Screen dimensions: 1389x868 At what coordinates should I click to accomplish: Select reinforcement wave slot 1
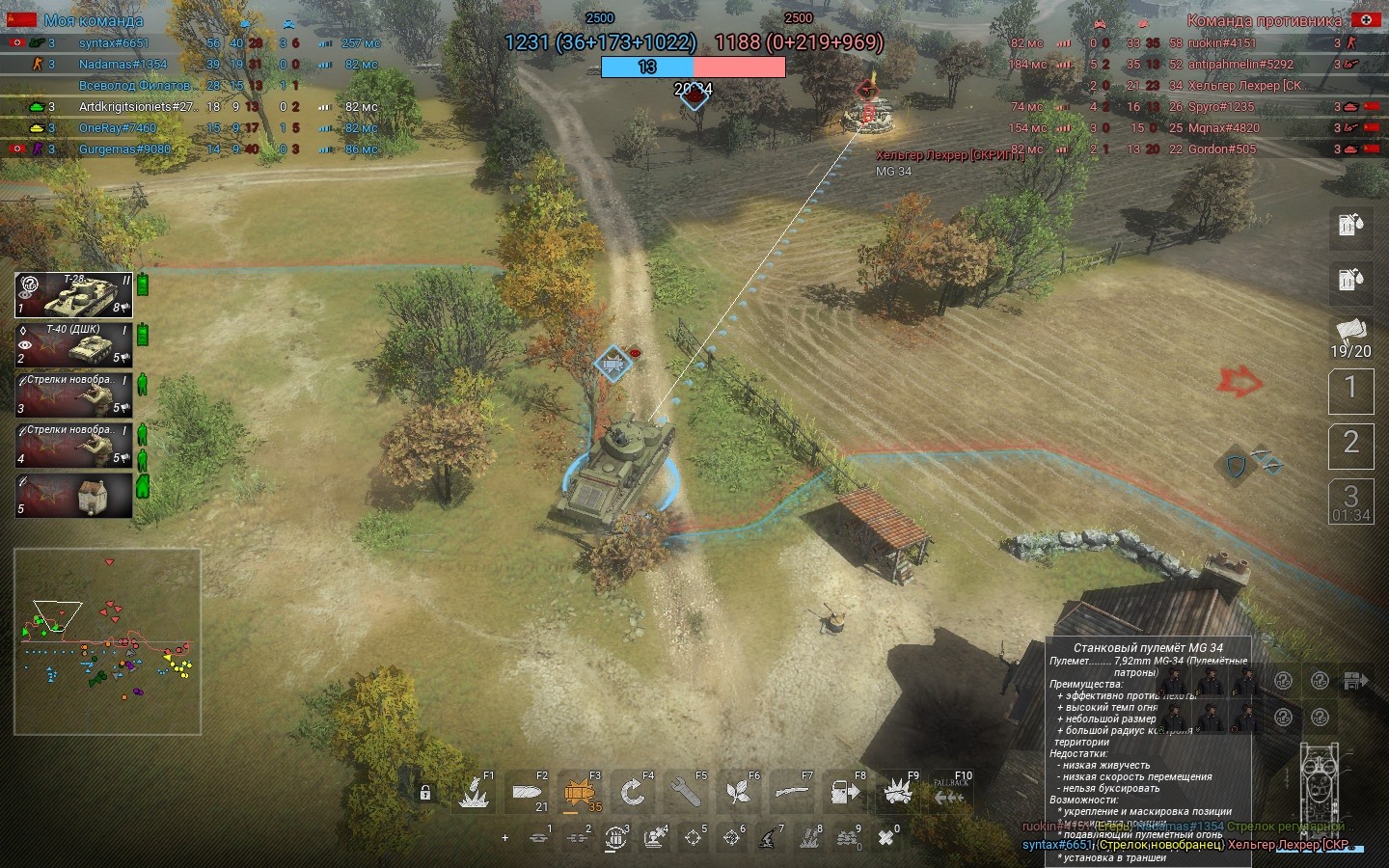tap(1350, 389)
